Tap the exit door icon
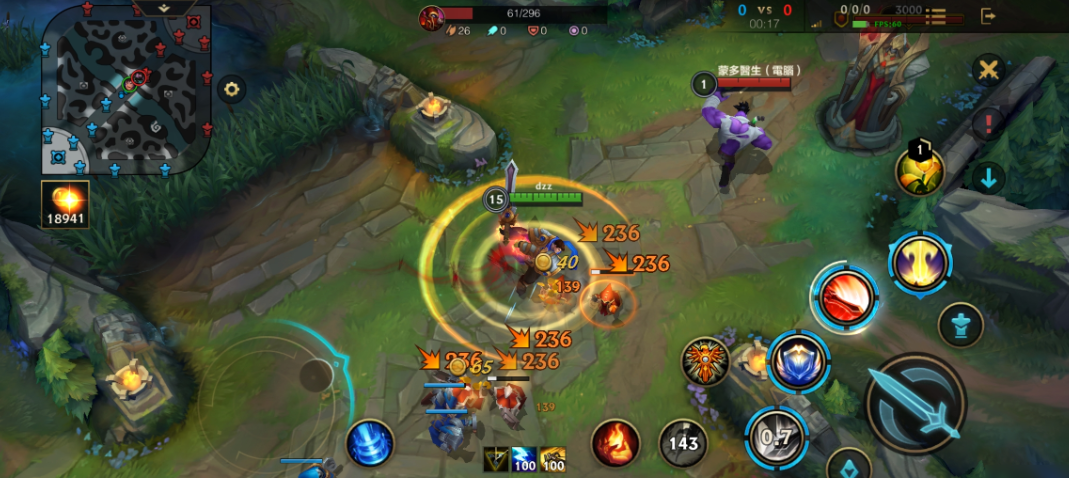1069x478 pixels. (x=988, y=15)
